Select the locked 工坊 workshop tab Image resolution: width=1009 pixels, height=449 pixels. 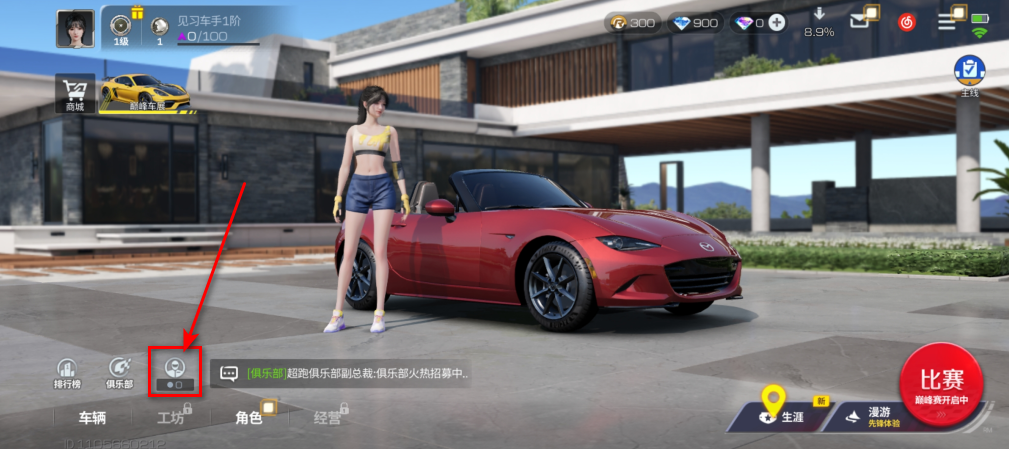171,418
